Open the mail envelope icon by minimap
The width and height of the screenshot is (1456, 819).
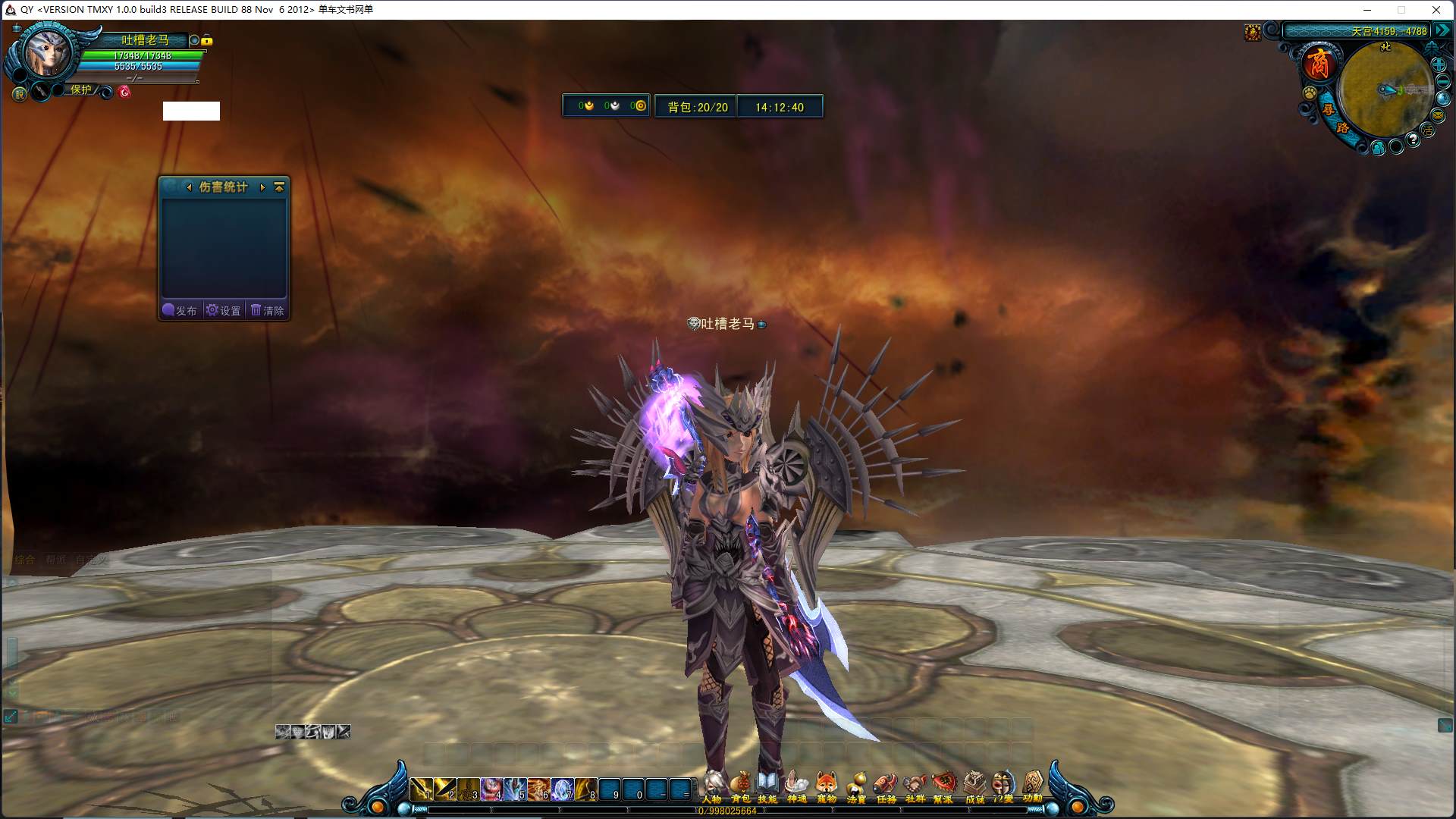pyautogui.click(x=1438, y=115)
